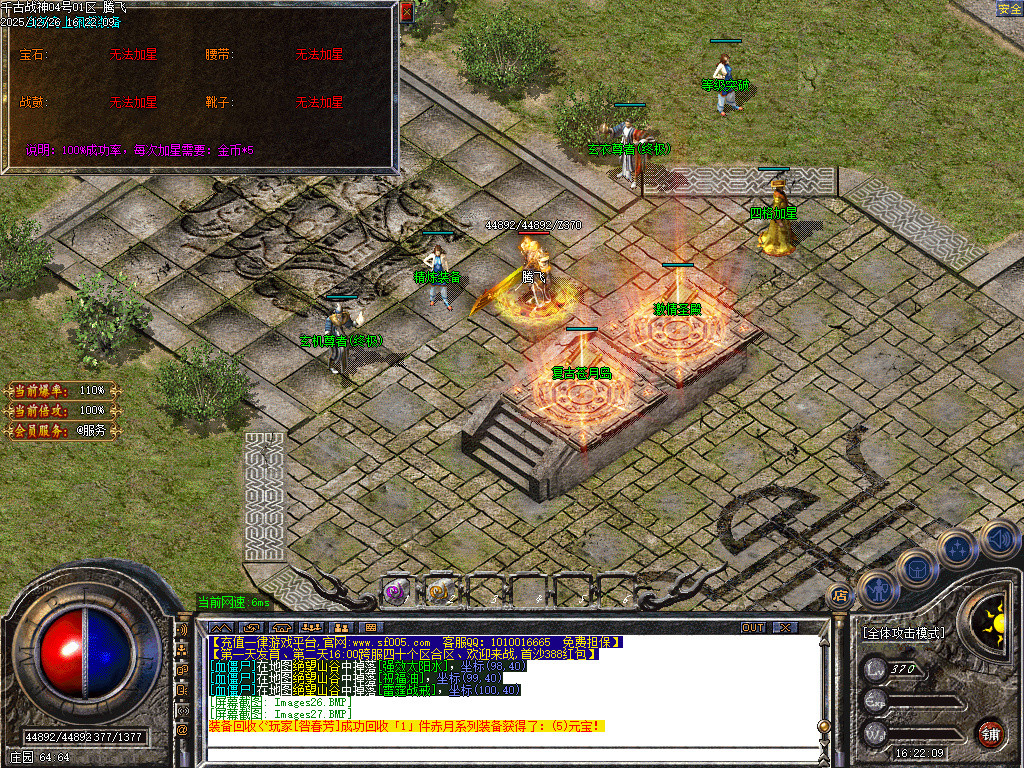Open the character equipment figure icon
The image size is (1024, 768).
877,590
